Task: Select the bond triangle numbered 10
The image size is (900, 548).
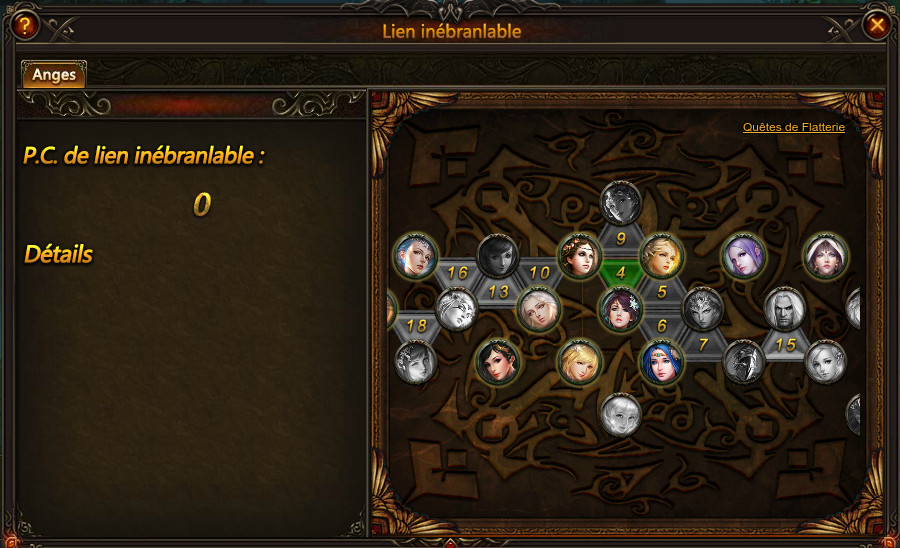Action: pos(539,272)
